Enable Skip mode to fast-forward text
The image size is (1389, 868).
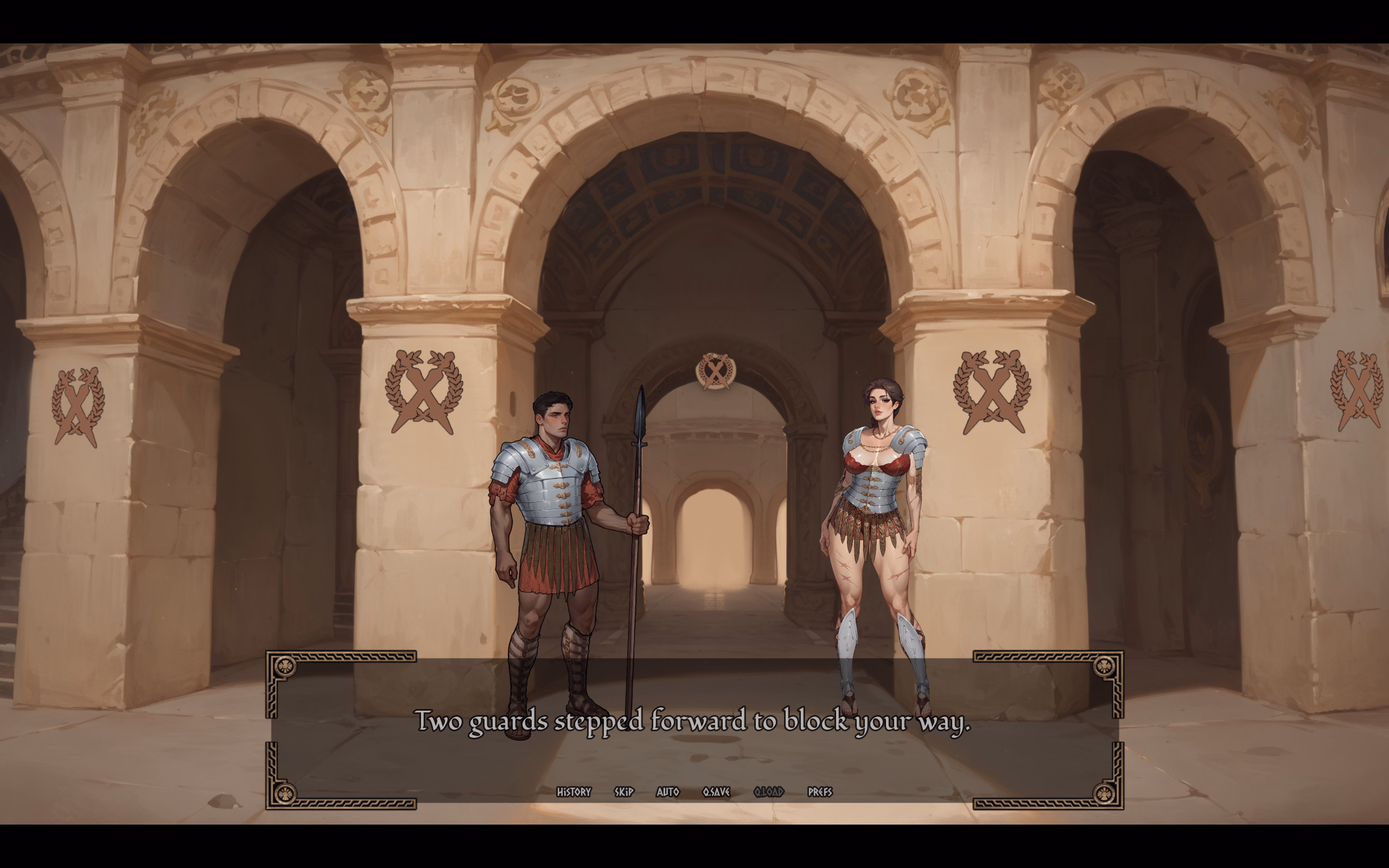click(623, 791)
